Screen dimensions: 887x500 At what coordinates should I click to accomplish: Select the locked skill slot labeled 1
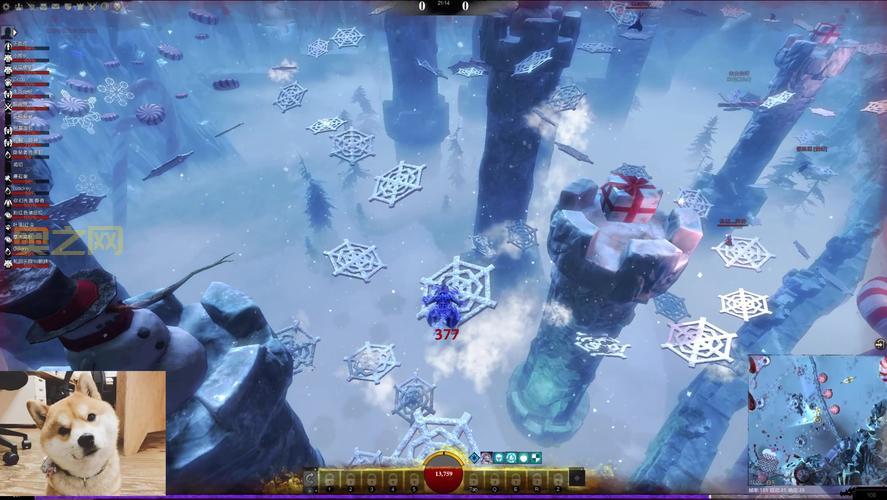(x=329, y=478)
